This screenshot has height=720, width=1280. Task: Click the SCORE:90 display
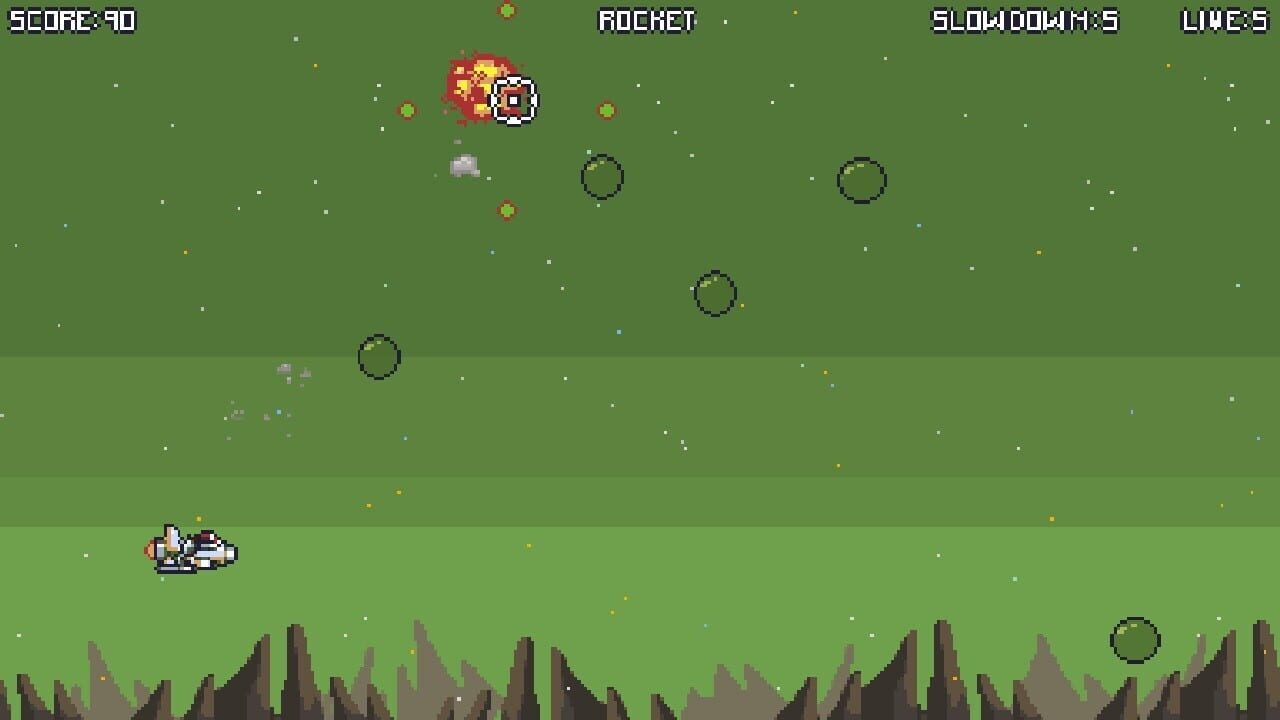tap(73, 20)
